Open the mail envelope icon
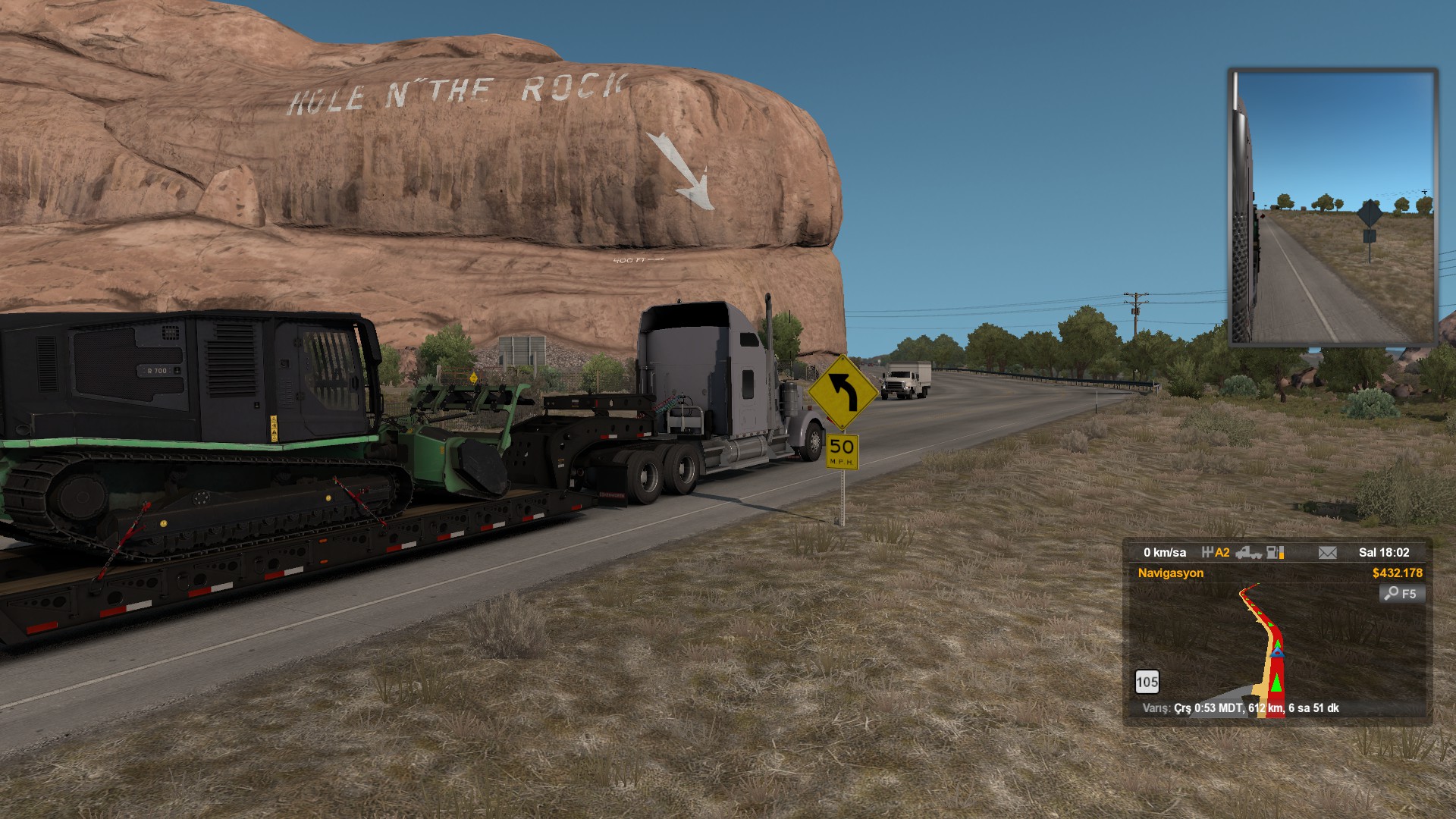Image resolution: width=1456 pixels, height=819 pixels. [x=1327, y=553]
